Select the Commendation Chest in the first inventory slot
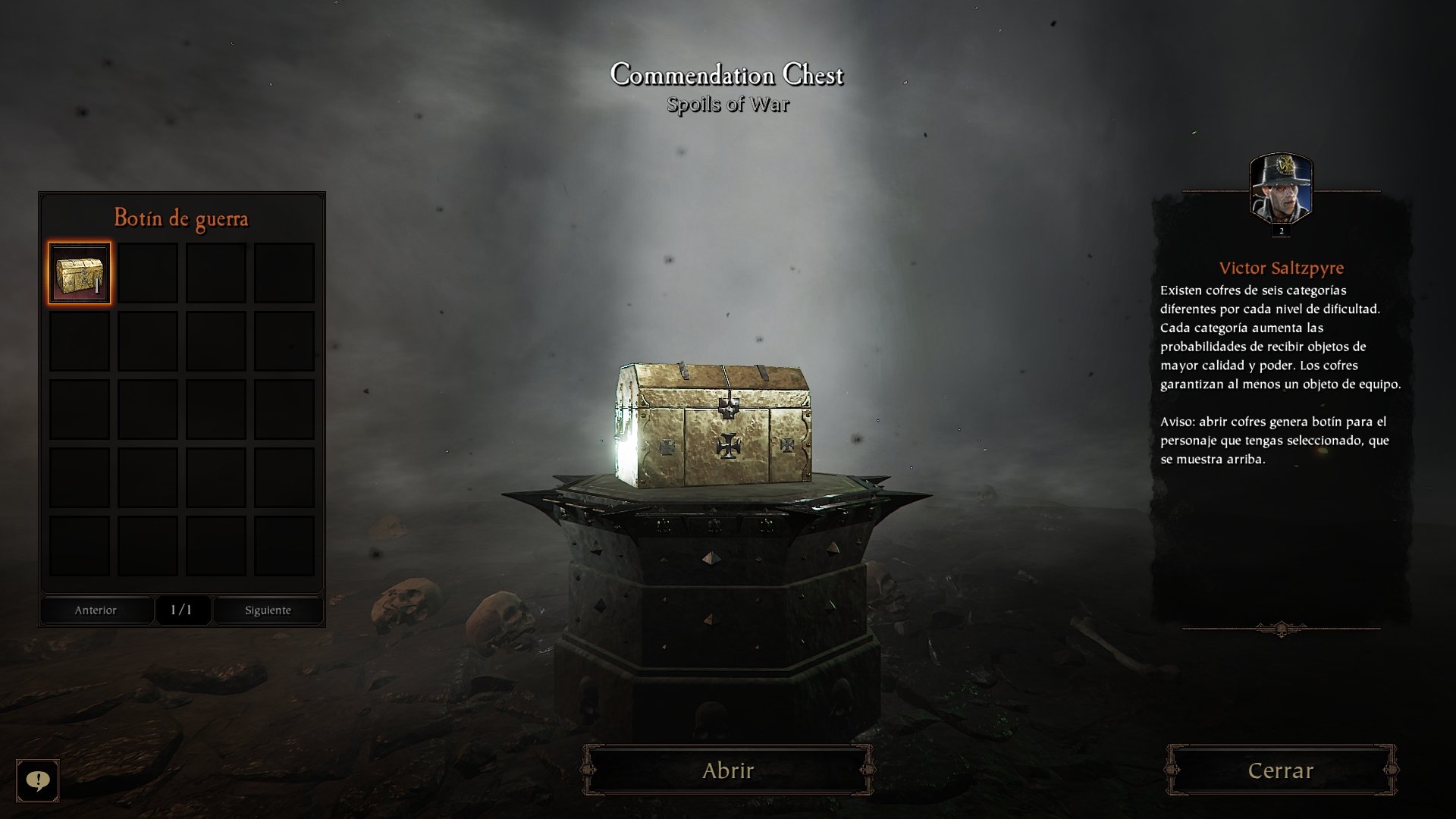1456x819 pixels. tap(78, 271)
